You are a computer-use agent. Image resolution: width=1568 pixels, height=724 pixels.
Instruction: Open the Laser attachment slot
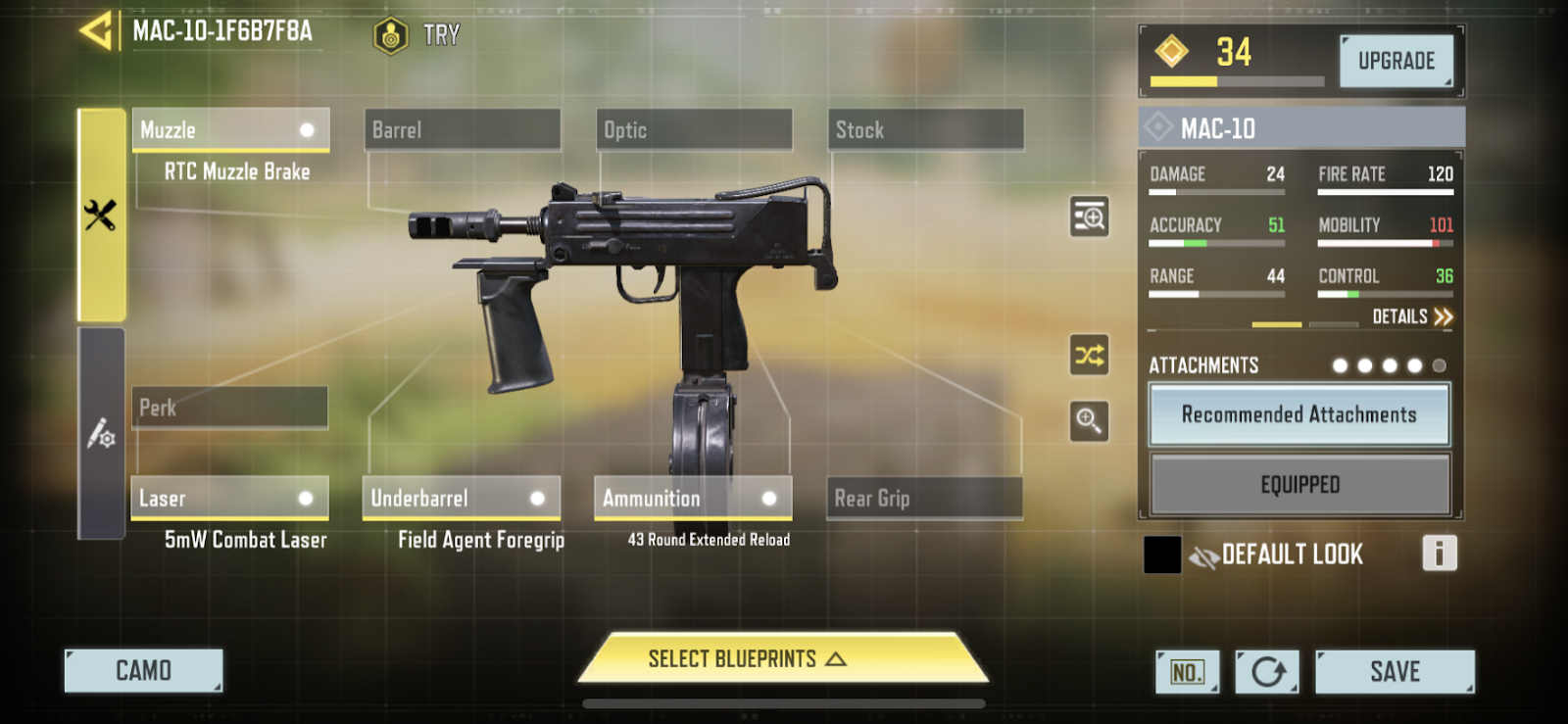(x=230, y=499)
